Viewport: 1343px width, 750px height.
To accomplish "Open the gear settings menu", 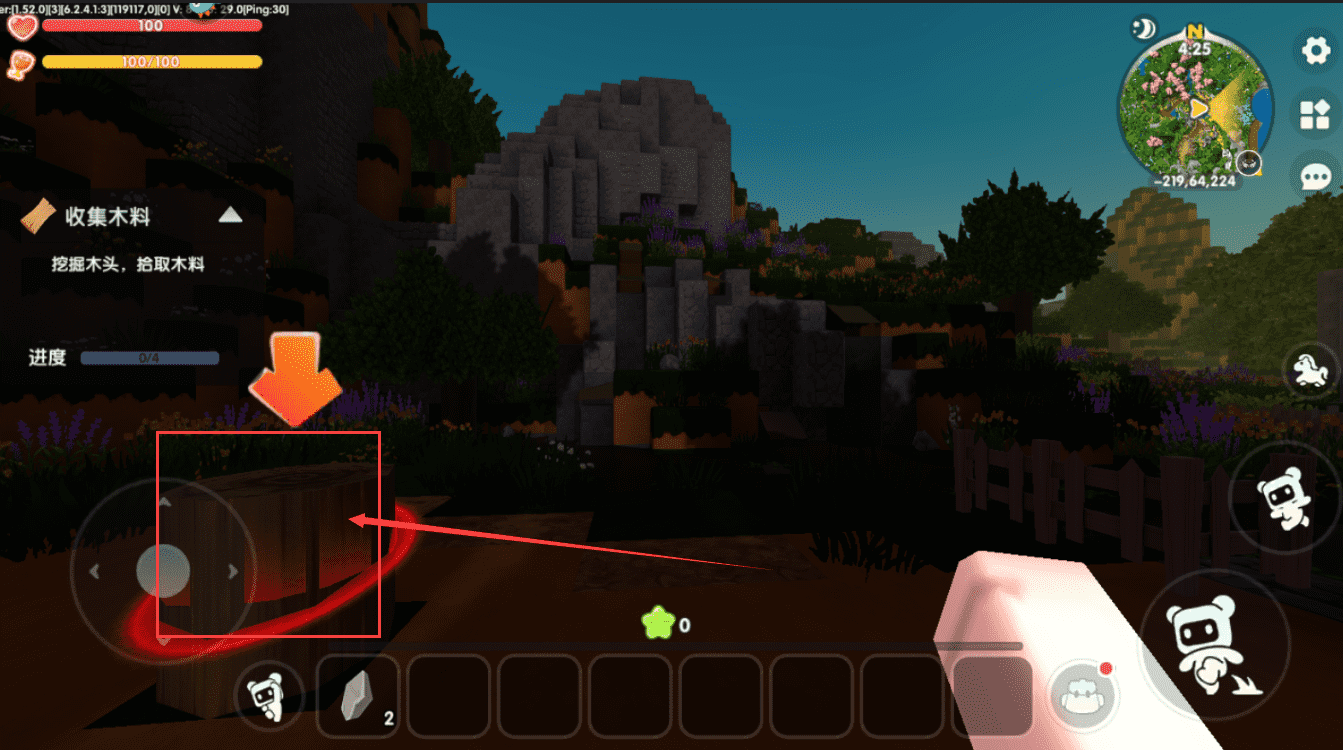I will pos(1315,50).
